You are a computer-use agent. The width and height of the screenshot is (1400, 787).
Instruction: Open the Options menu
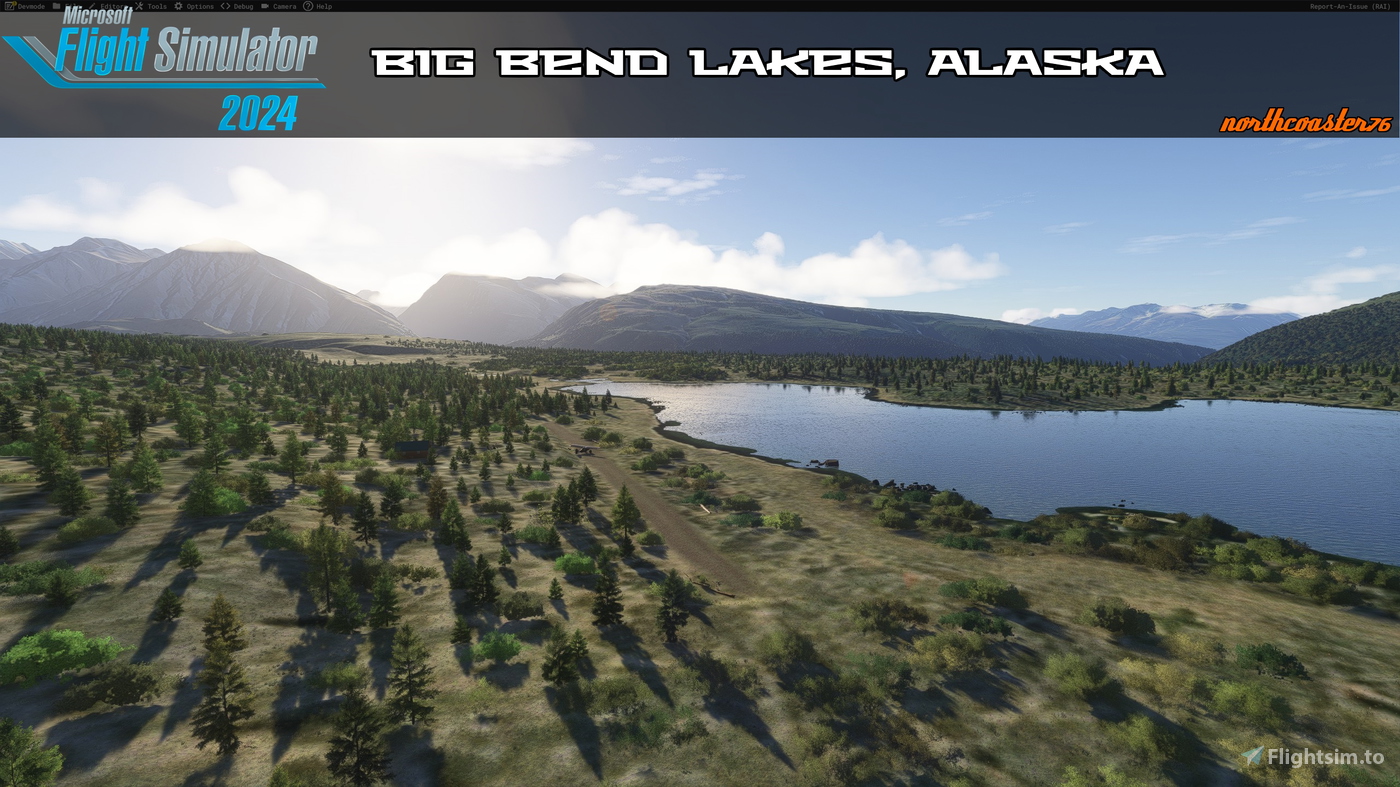point(200,6)
